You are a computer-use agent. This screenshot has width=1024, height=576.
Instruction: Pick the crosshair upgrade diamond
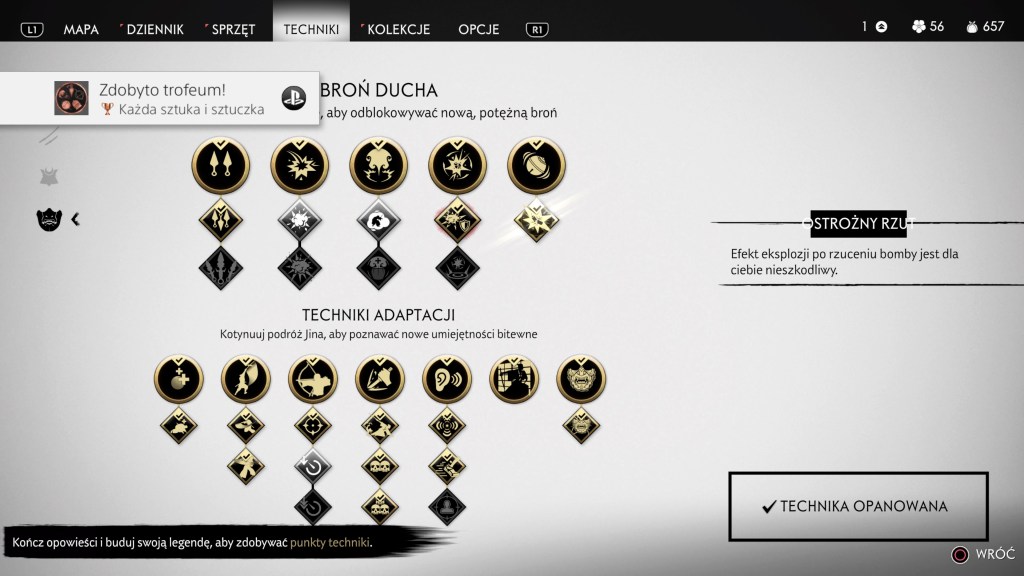tap(313, 425)
